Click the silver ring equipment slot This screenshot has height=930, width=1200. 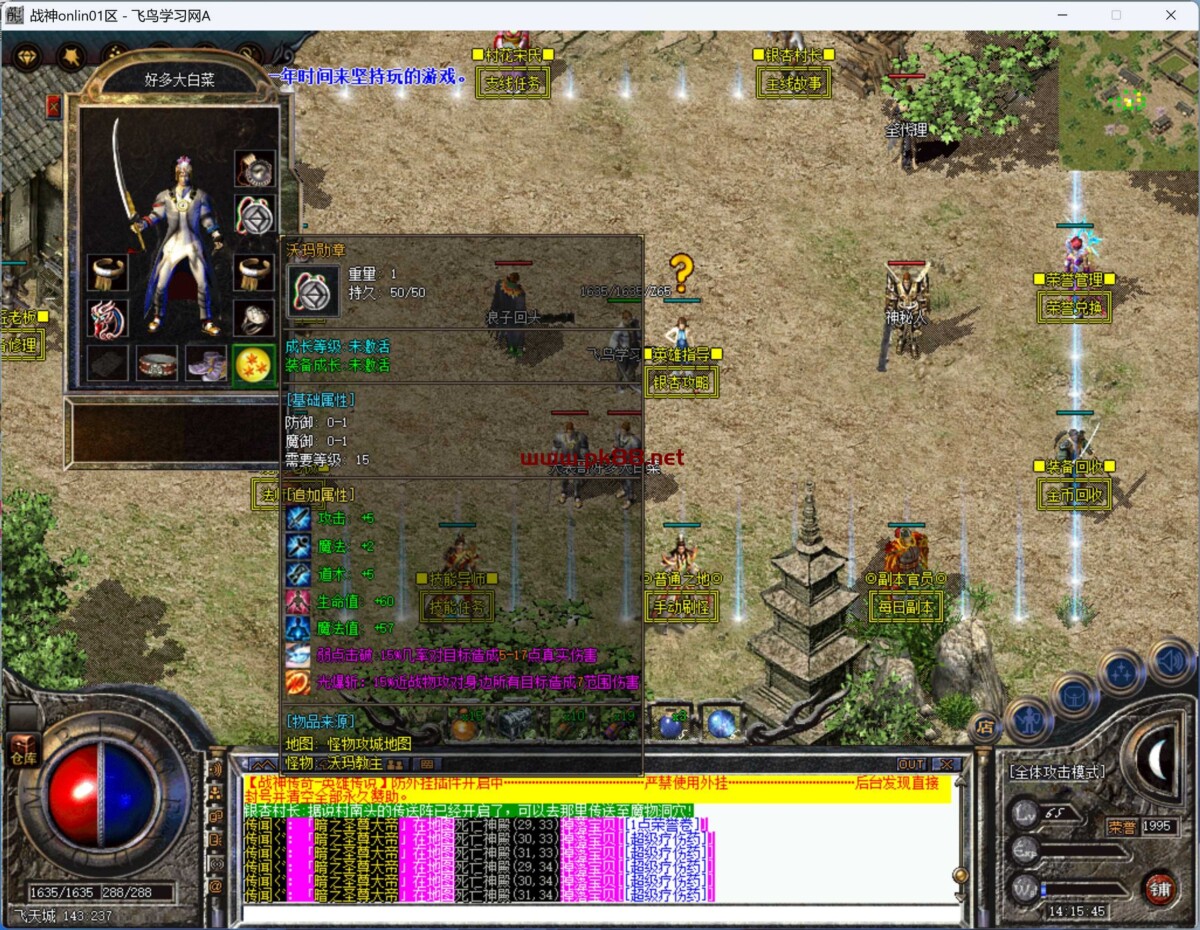(254, 318)
